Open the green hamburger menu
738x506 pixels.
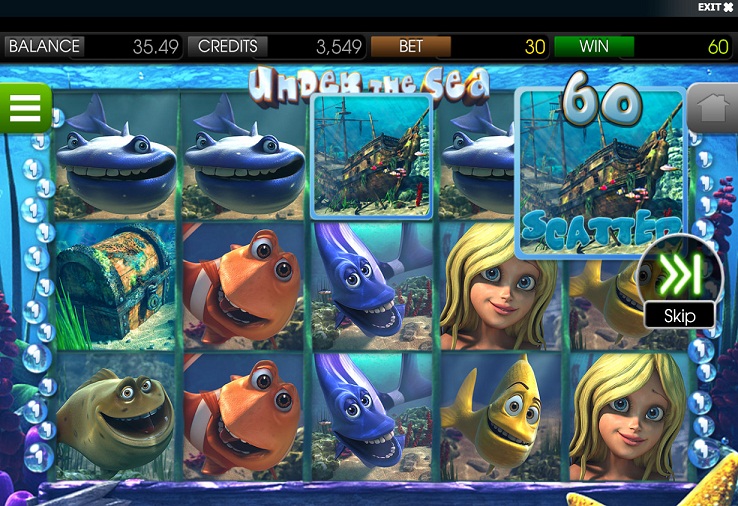25,107
